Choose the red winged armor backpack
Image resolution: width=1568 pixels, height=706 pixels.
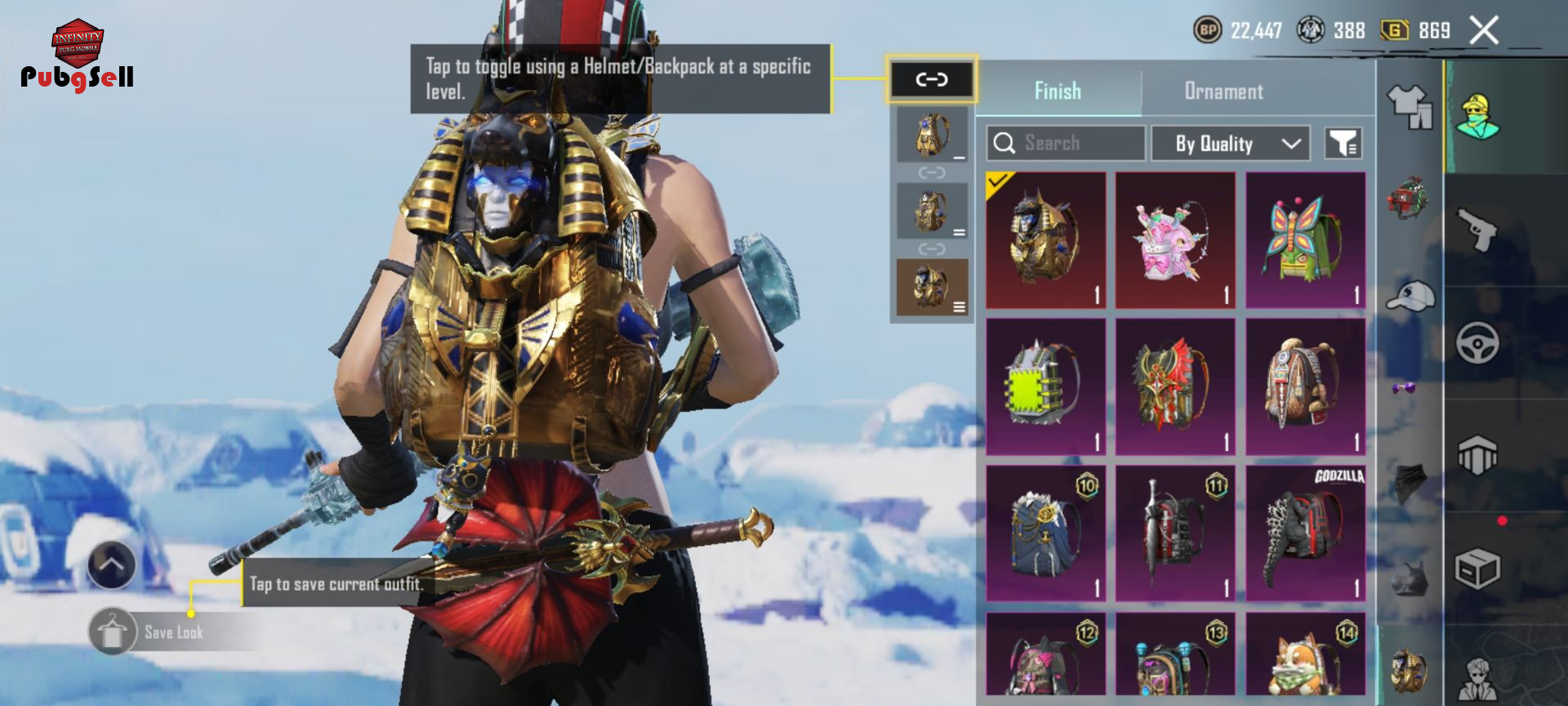(x=1175, y=387)
